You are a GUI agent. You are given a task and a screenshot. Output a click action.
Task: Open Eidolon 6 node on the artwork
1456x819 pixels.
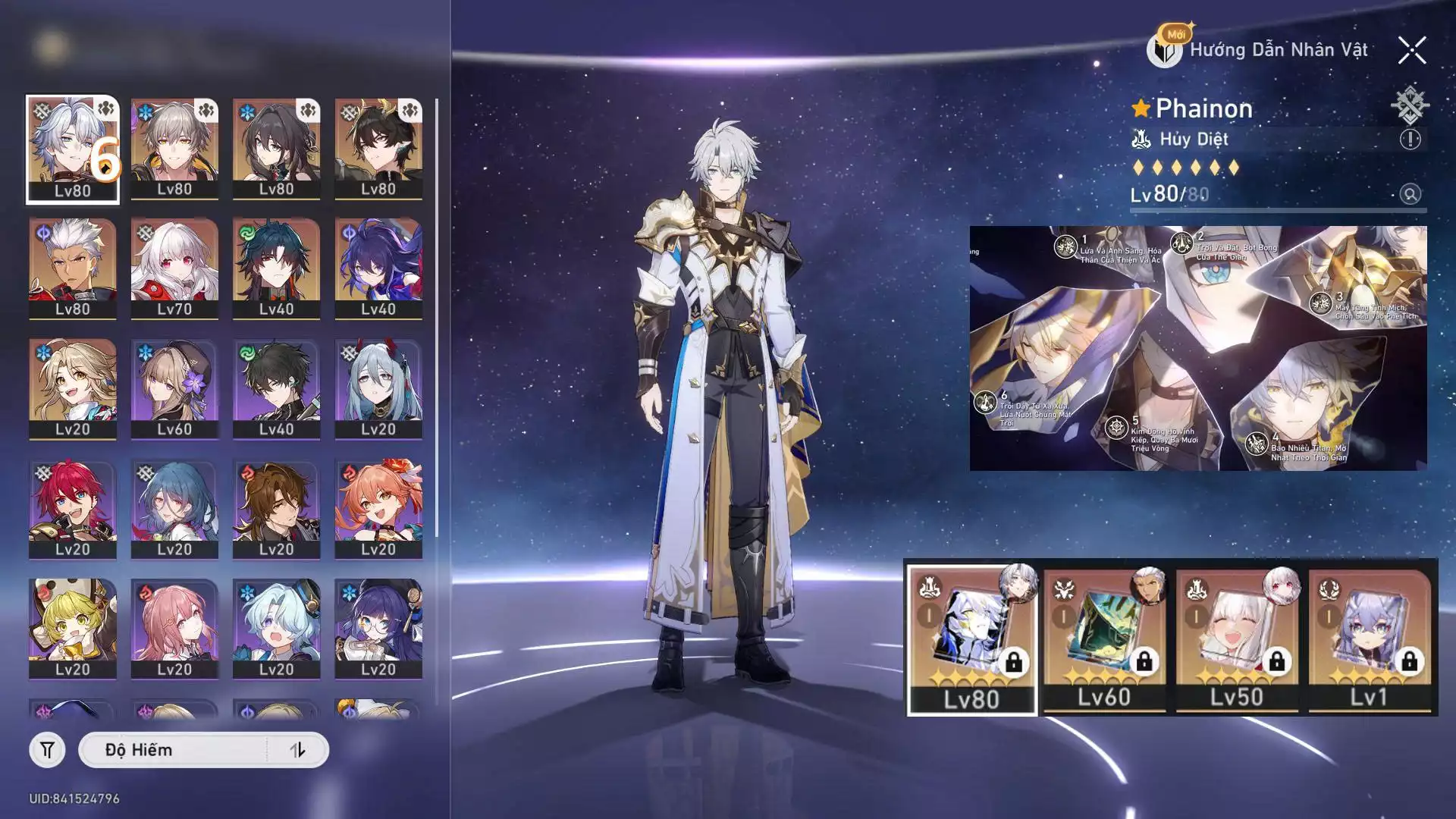985,402
